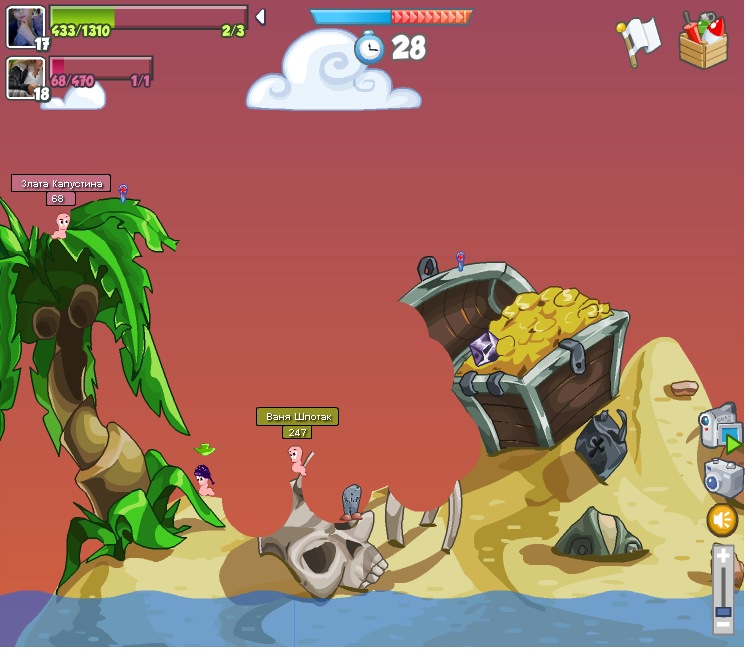The image size is (745, 650).
Task: Click the white surrender flag
Action: pos(638,40)
